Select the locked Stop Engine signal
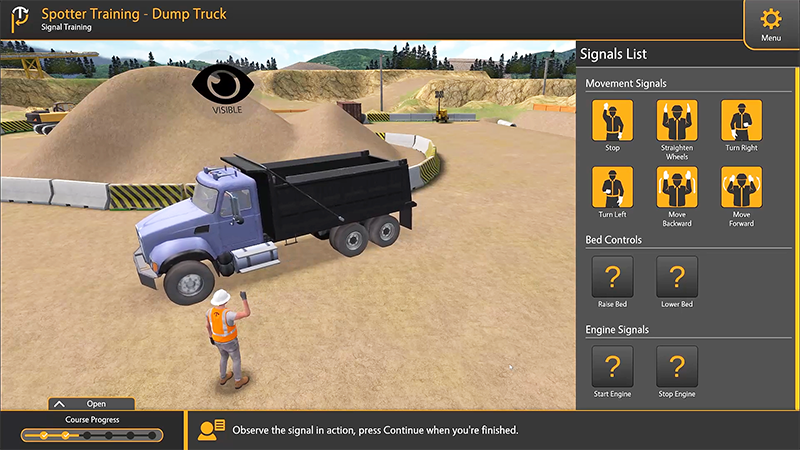 pos(677,367)
